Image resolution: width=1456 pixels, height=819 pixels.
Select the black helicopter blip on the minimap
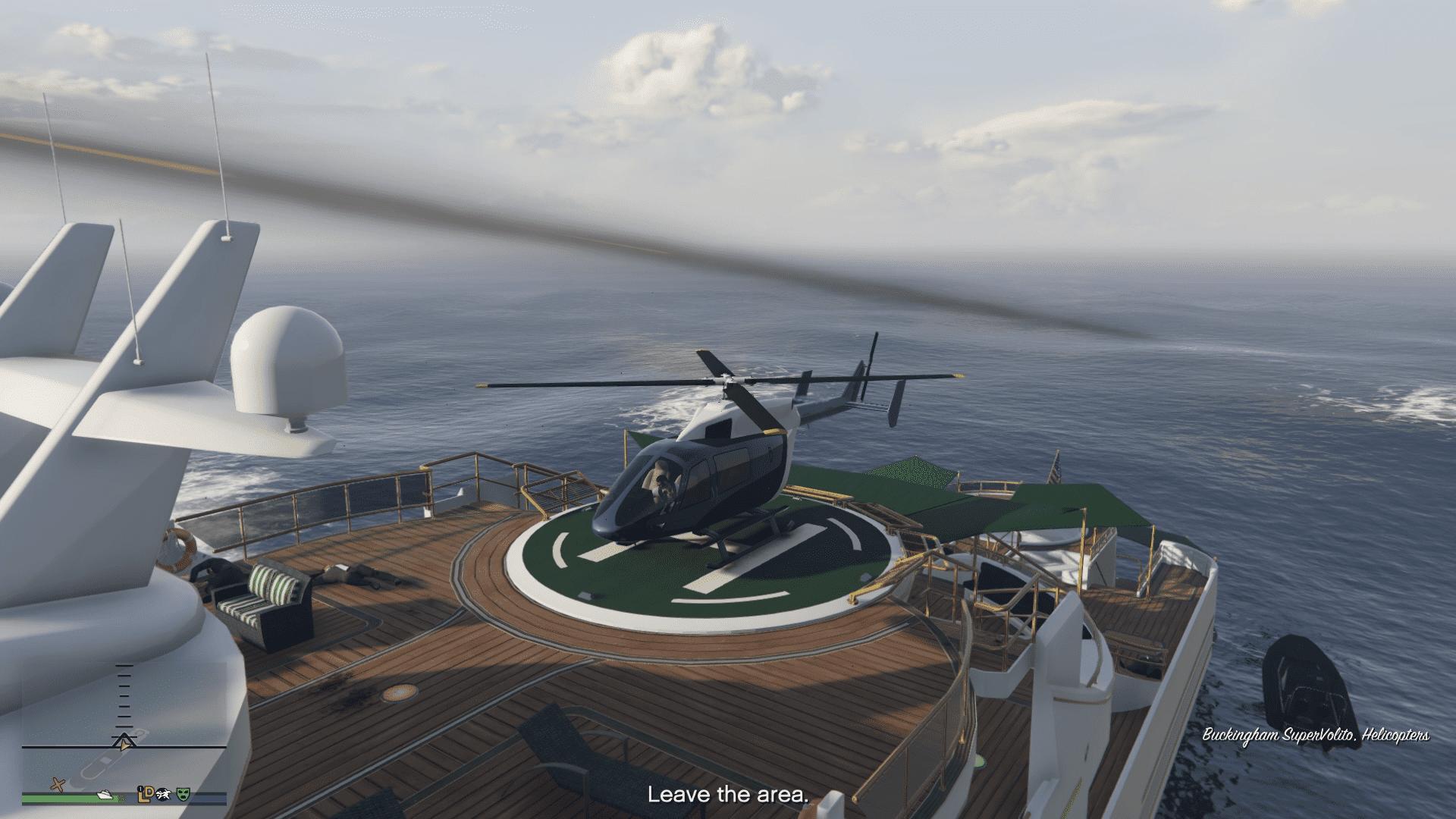[x=163, y=795]
